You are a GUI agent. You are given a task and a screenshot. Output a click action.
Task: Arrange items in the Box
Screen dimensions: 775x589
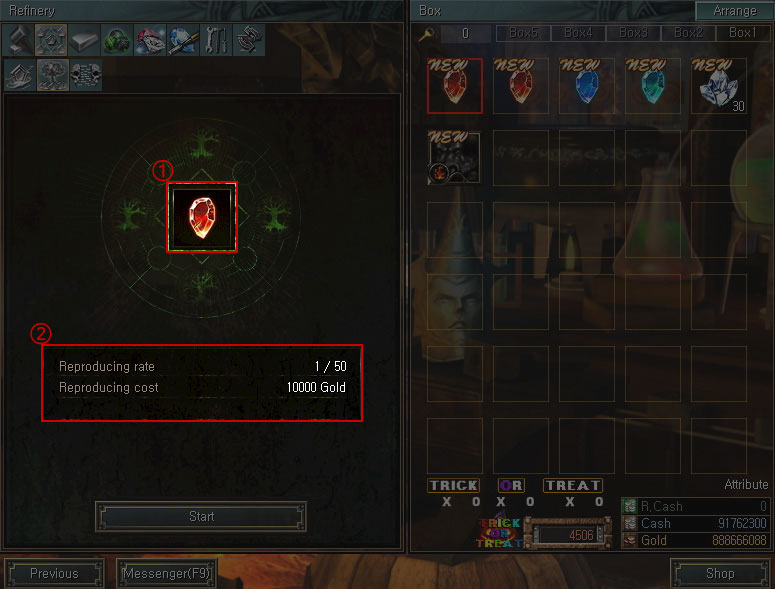[x=735, y=11]
